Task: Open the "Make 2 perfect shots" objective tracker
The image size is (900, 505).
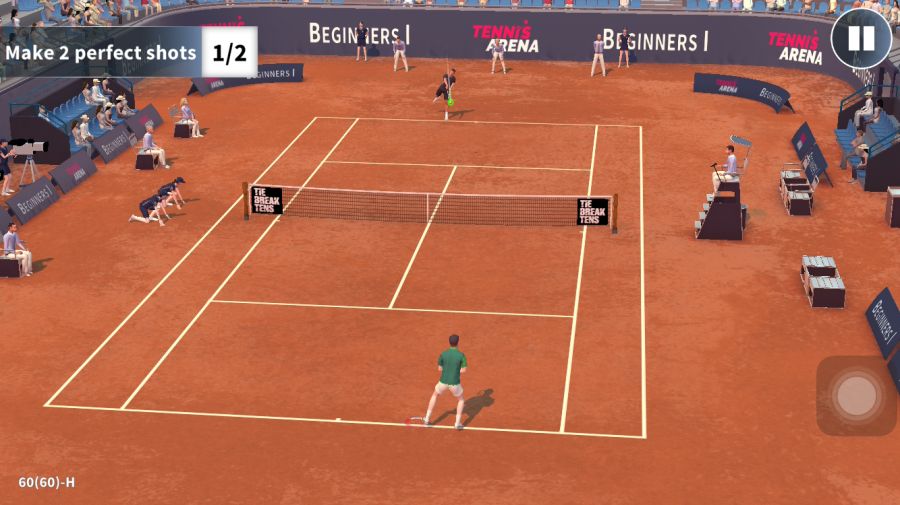Action: click(x=128, y=52)
